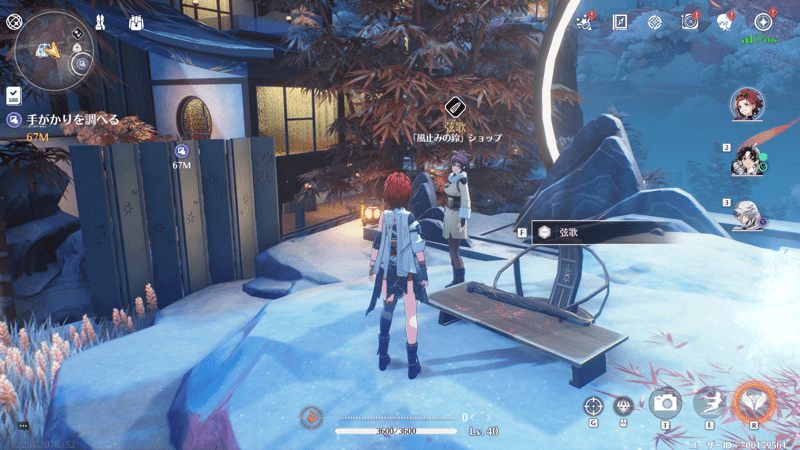Switch to the dark-haired second party character
The image size is (800, 450).
[748, 160]
